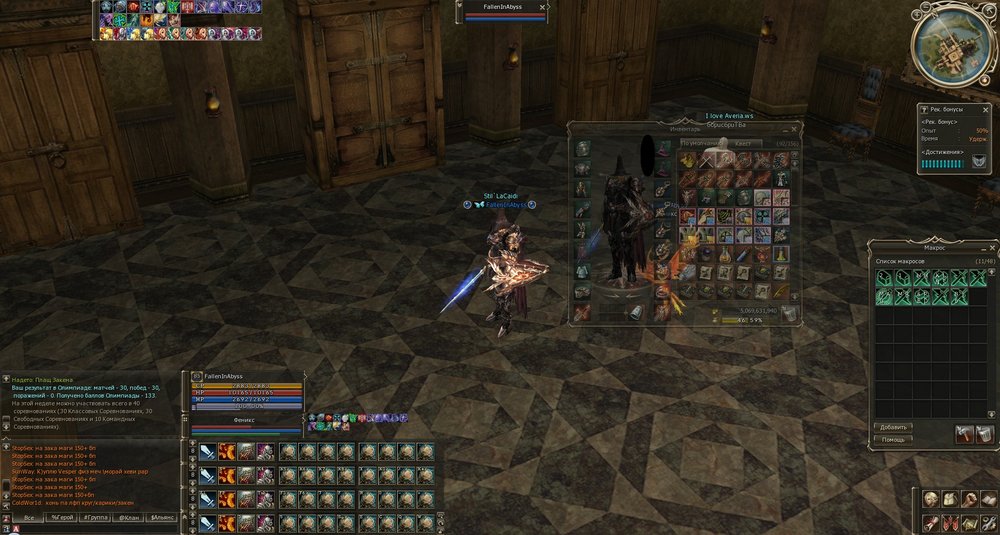Edit macro with the hammer icon

963,432
